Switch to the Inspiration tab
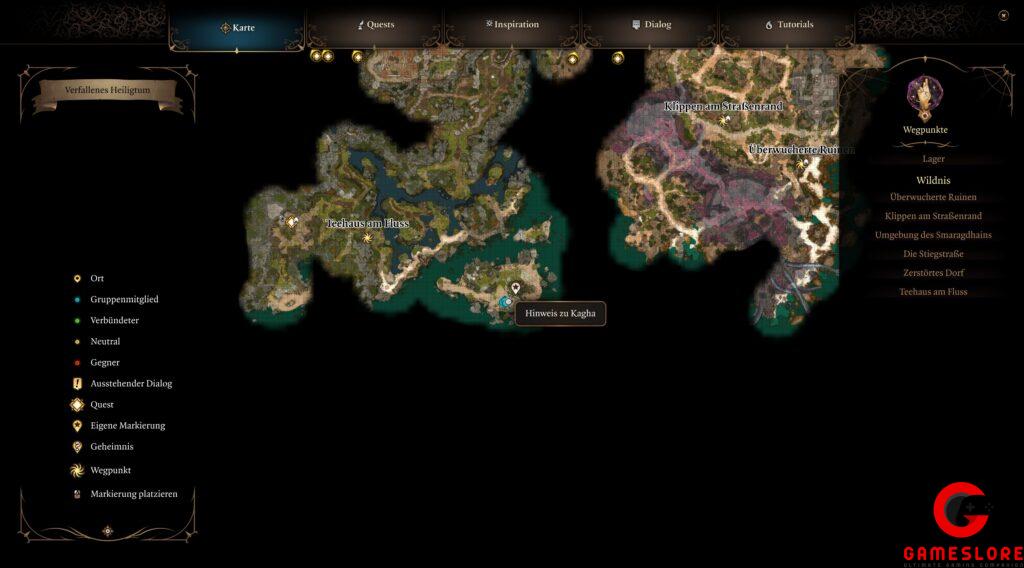The height and width of the screenshot is (568, 1024). 512,24
